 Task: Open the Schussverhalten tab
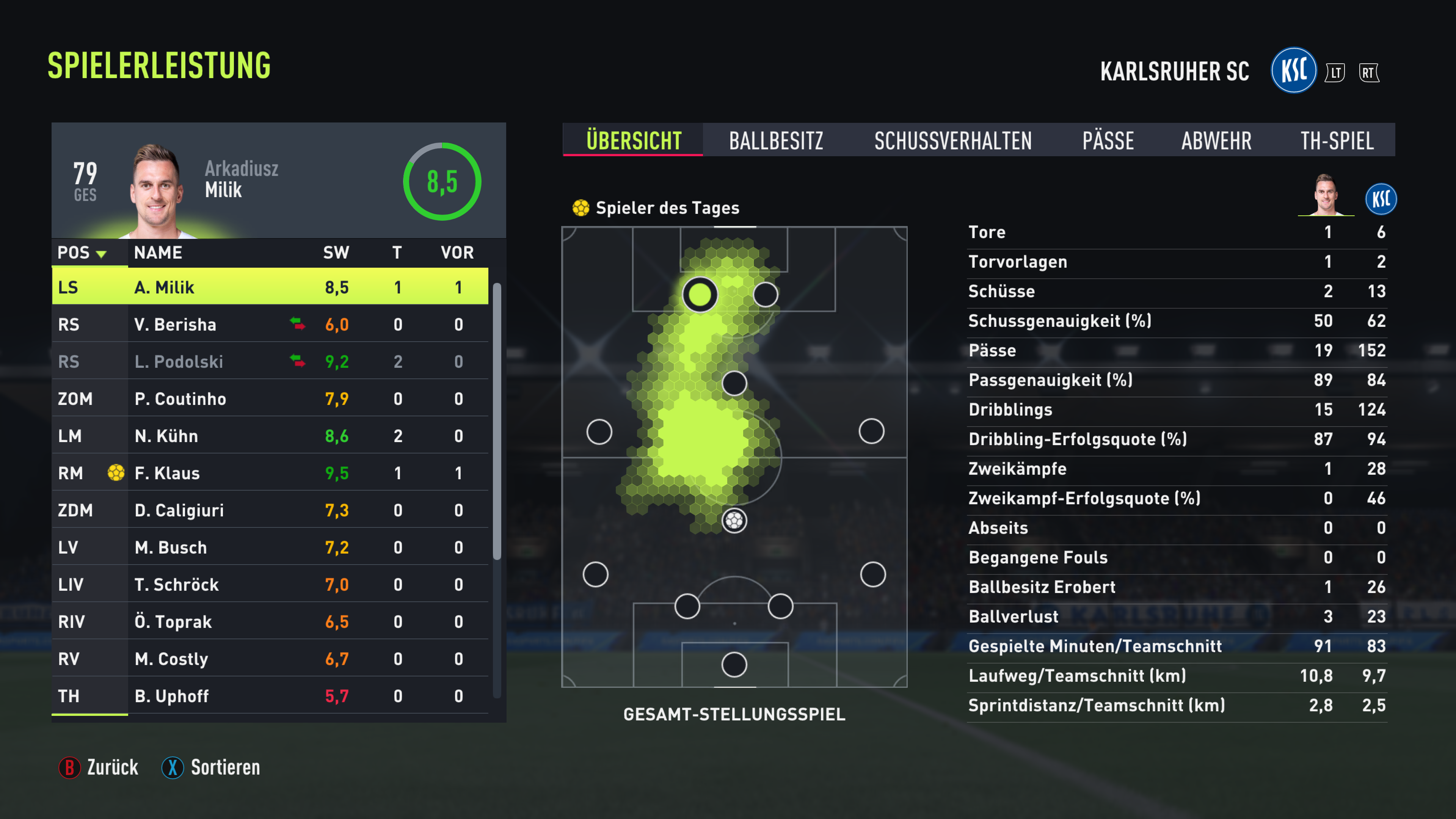coord(952,140)
